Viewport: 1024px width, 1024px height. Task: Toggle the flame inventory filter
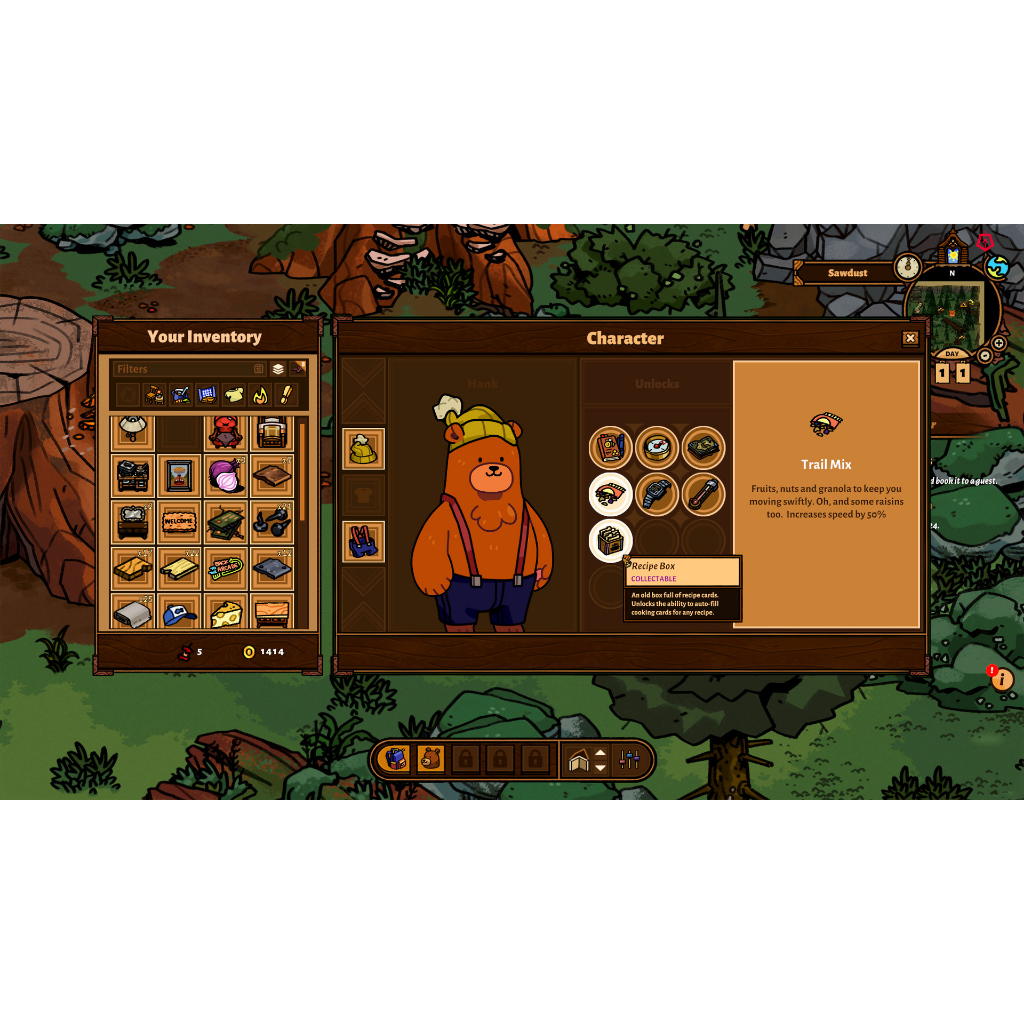pyautogui.click(x=260, y=395)
